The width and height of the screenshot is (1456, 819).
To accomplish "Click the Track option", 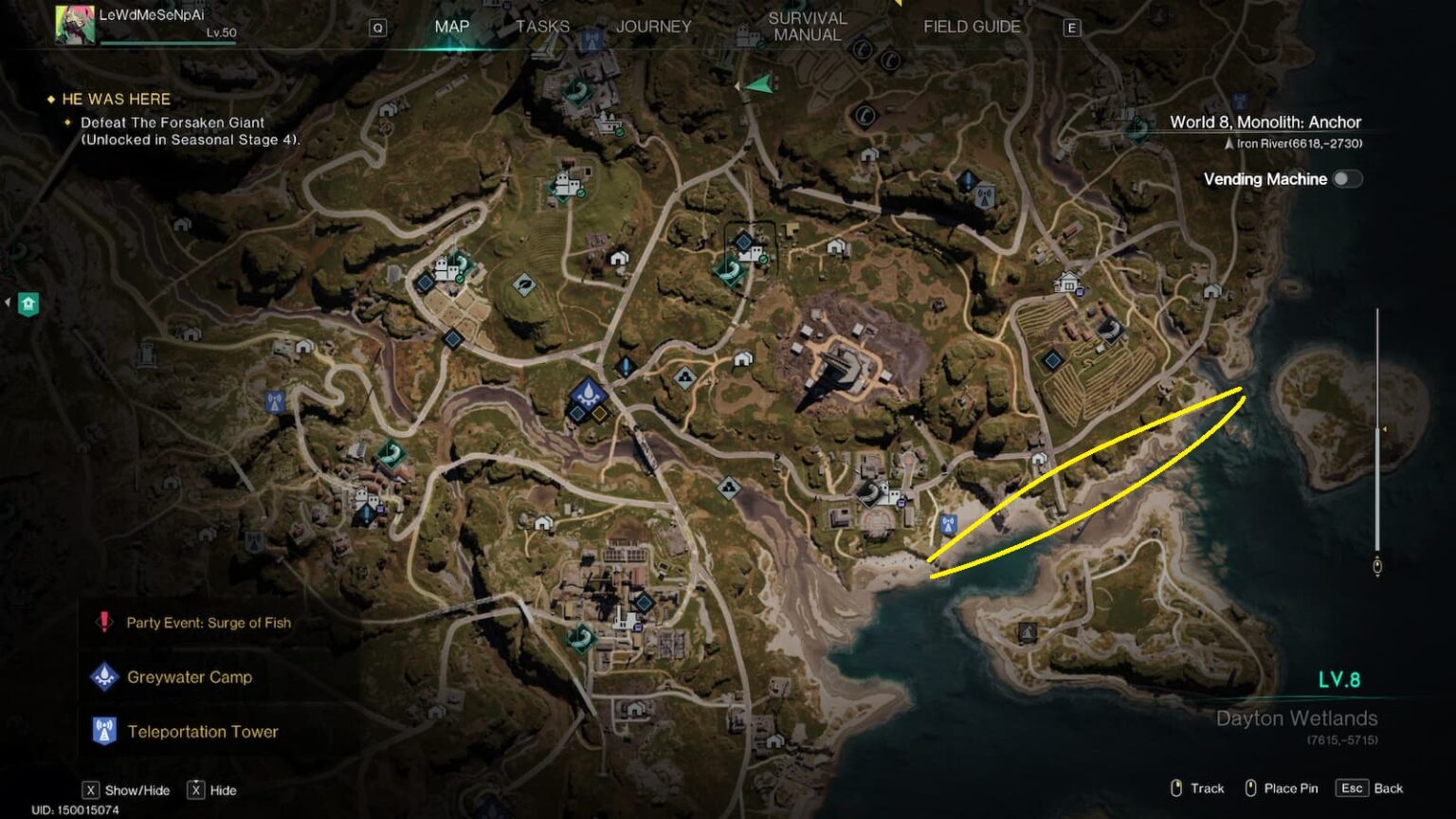I will pos(1197,789).
